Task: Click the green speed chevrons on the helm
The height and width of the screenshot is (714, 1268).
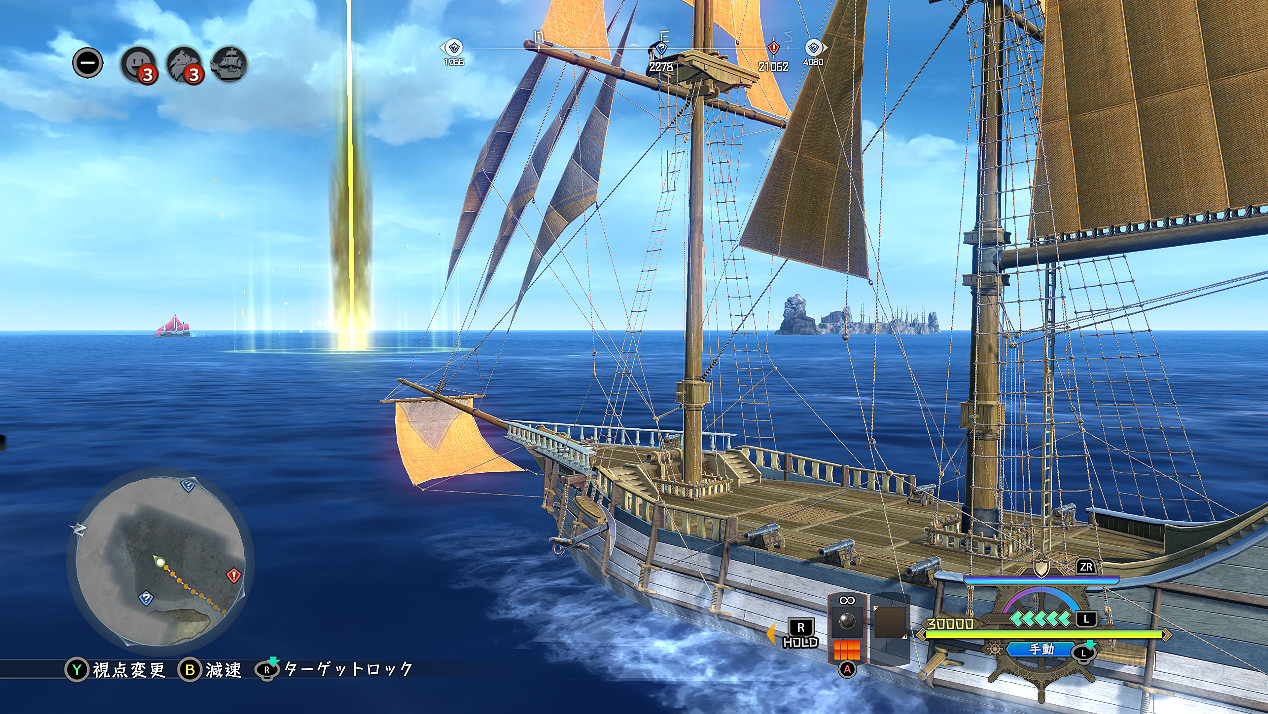Action: (1041, 619)
